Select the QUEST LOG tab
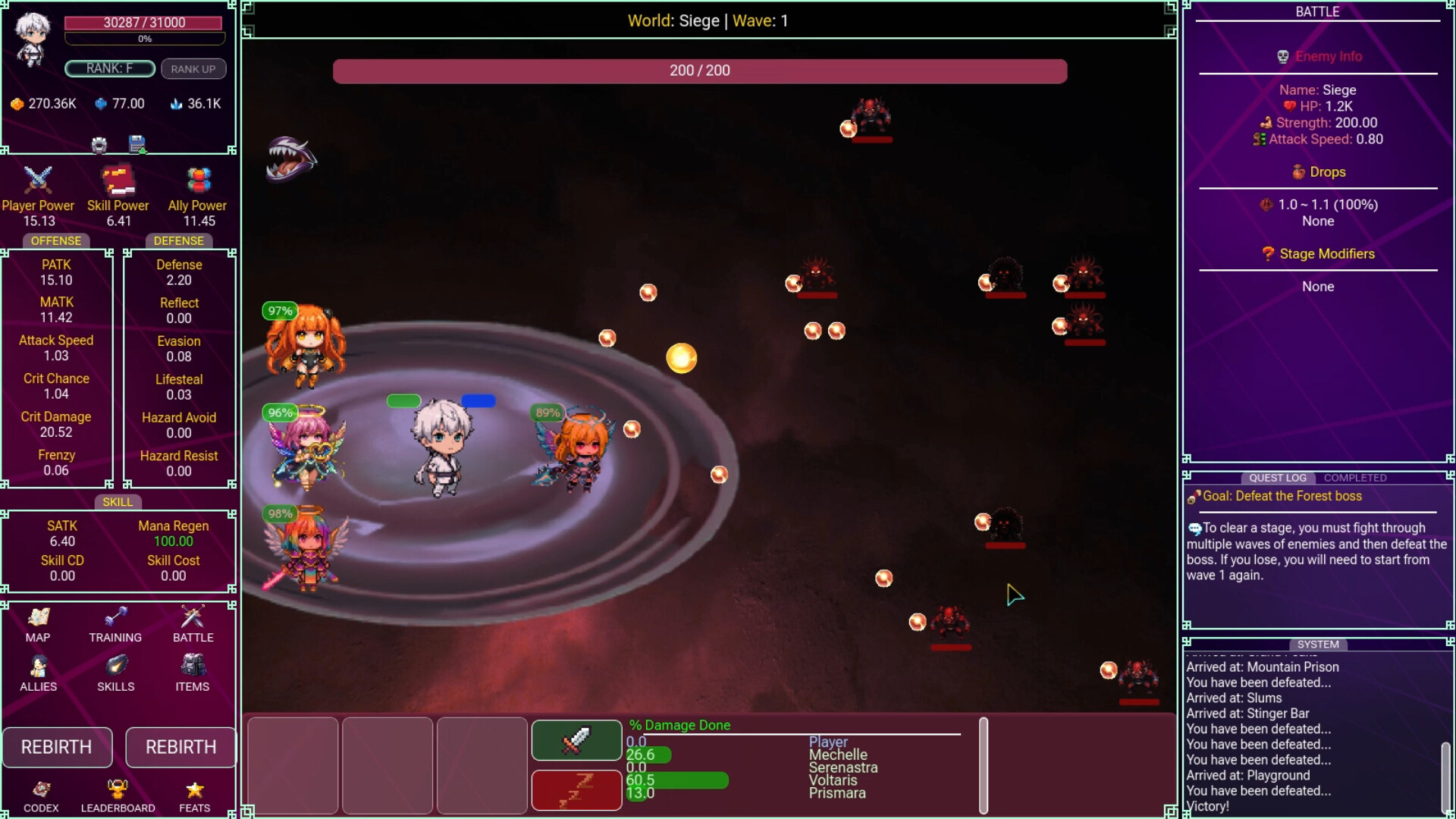 coord(1279,478)
